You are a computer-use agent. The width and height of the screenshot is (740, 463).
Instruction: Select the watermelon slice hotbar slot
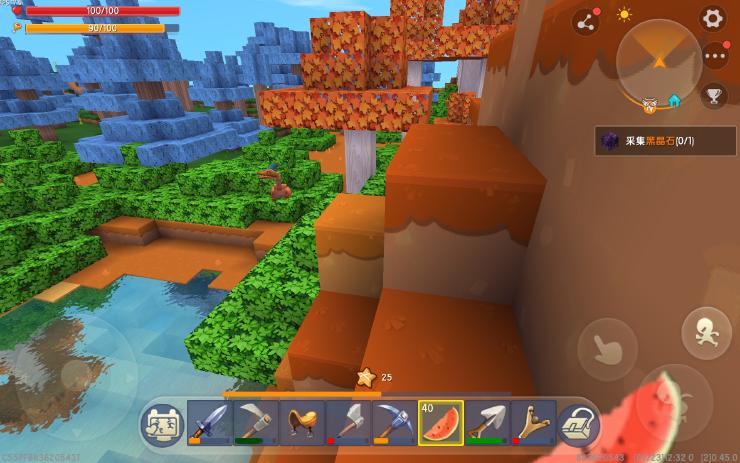point(440,423)
